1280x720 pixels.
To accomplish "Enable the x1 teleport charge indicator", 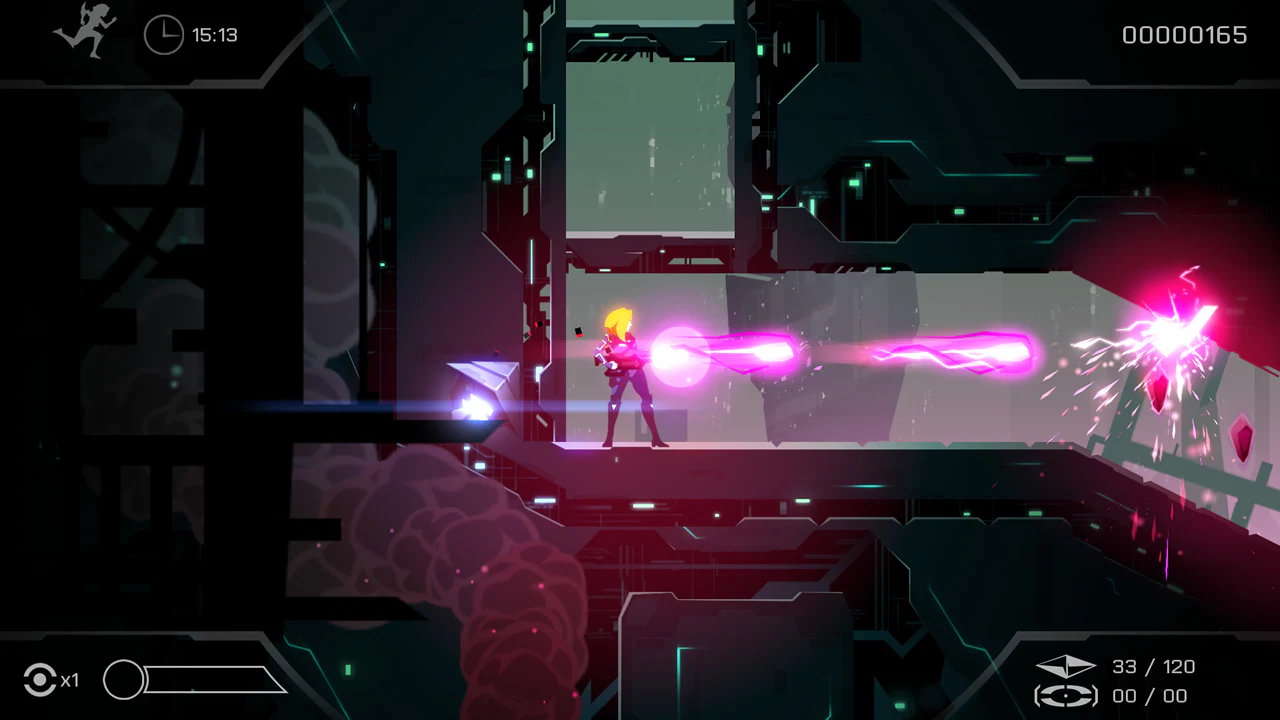I will click(x=69, y=681).
